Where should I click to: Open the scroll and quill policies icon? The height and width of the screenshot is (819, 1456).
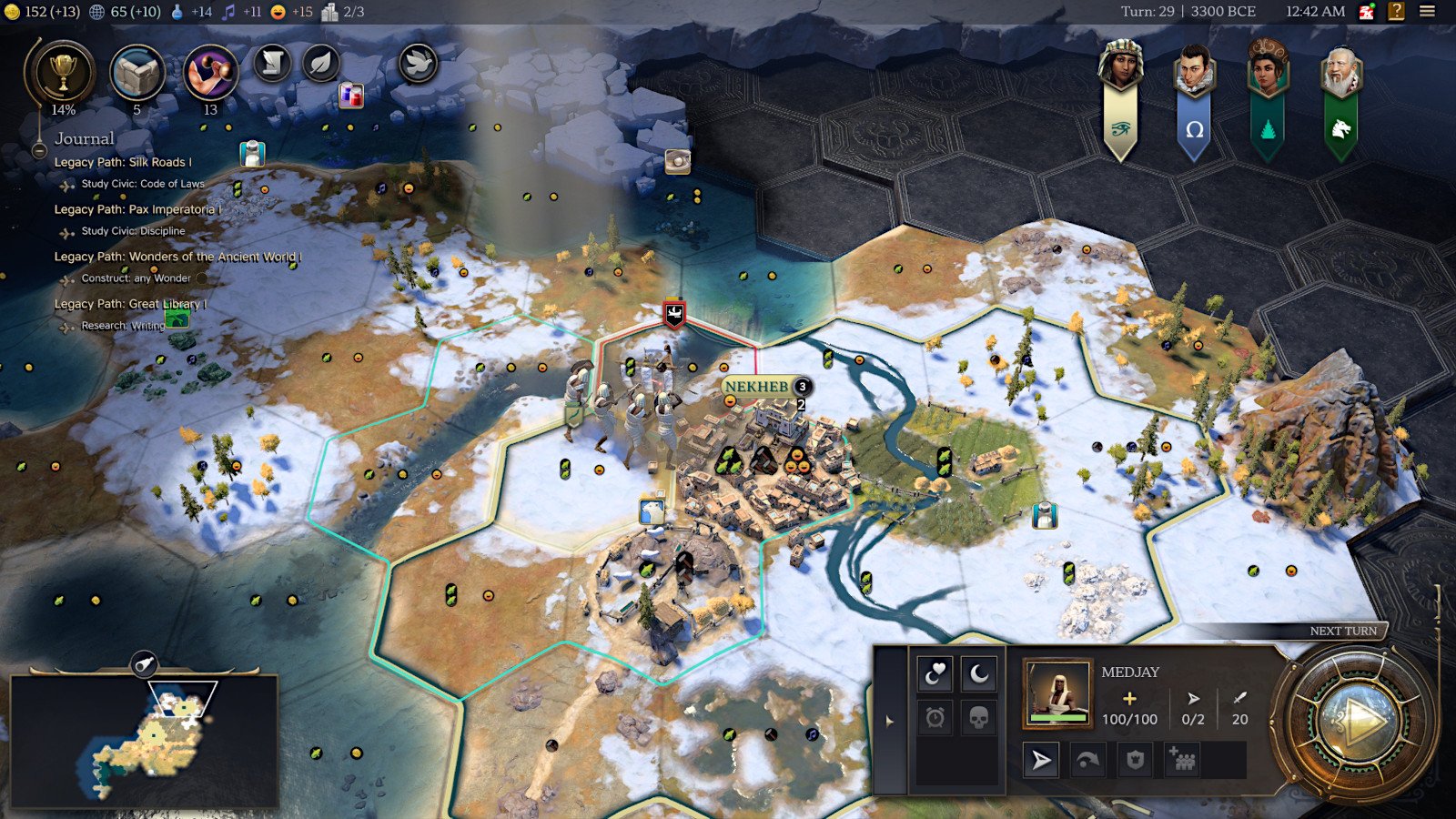coord(272,64)
